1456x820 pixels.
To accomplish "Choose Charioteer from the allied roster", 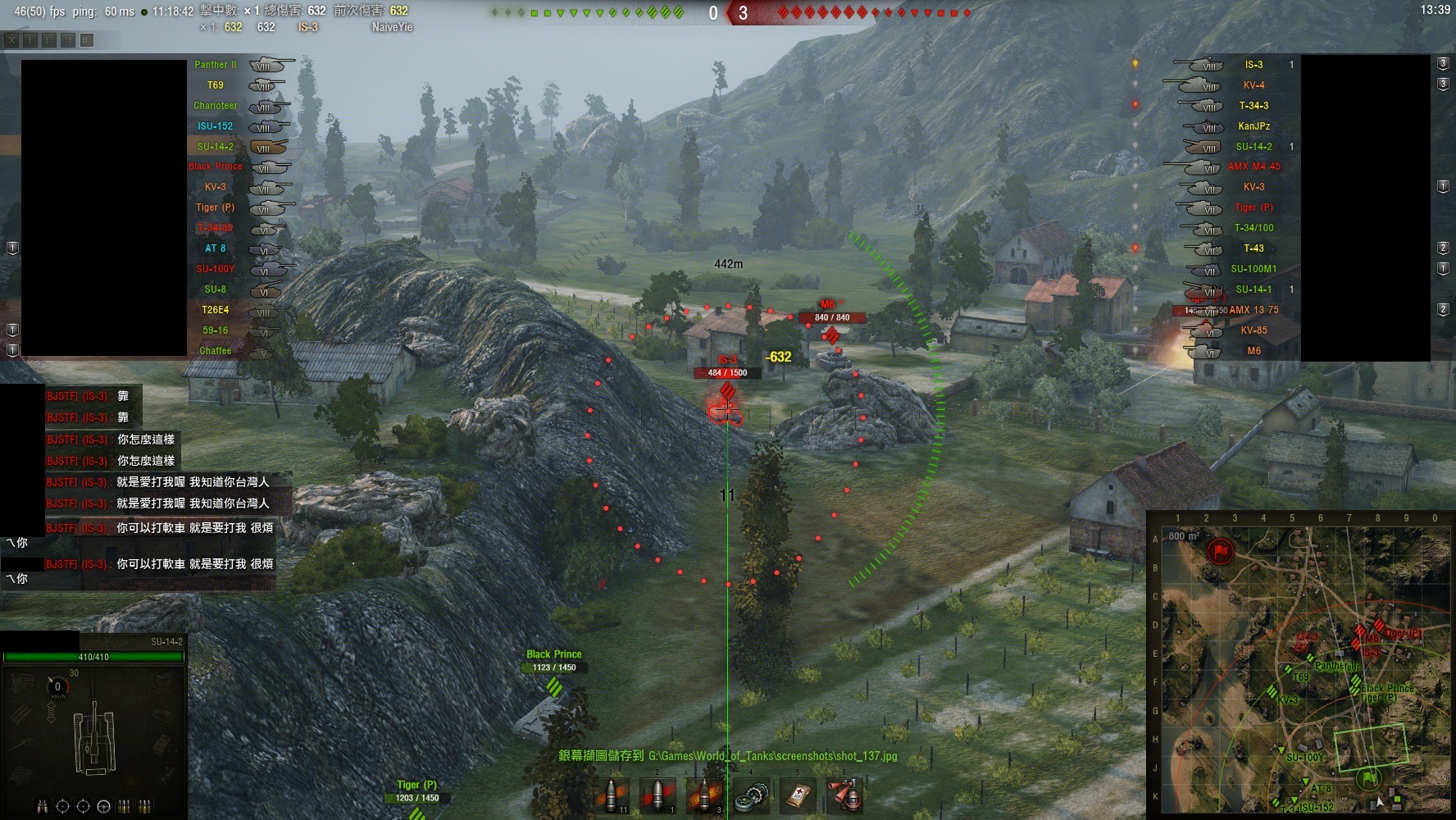I will tap(215, 106).
